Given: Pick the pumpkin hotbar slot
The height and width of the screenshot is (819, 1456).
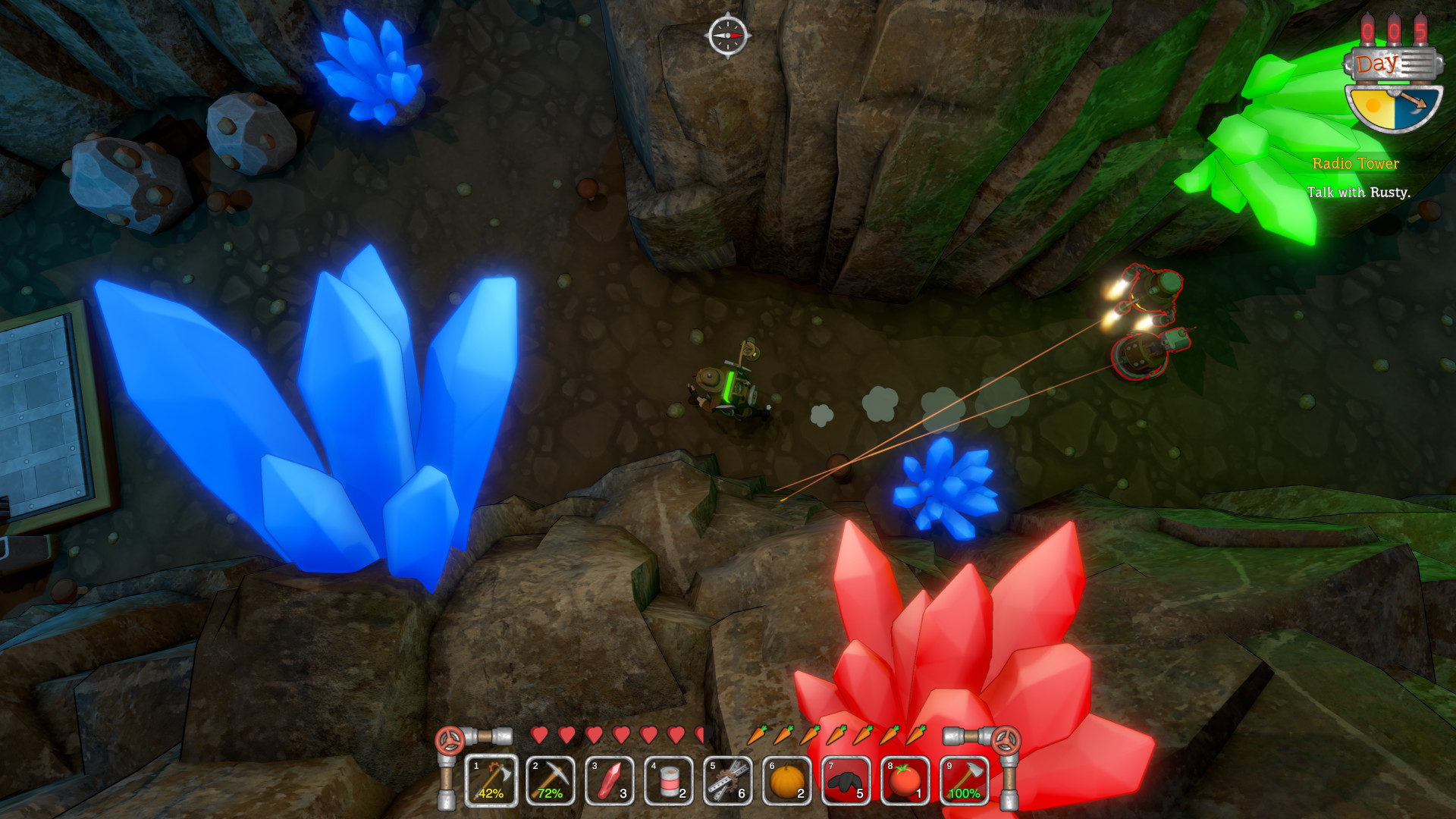Looking at the screenshot, I should click(x=787, y=780).
